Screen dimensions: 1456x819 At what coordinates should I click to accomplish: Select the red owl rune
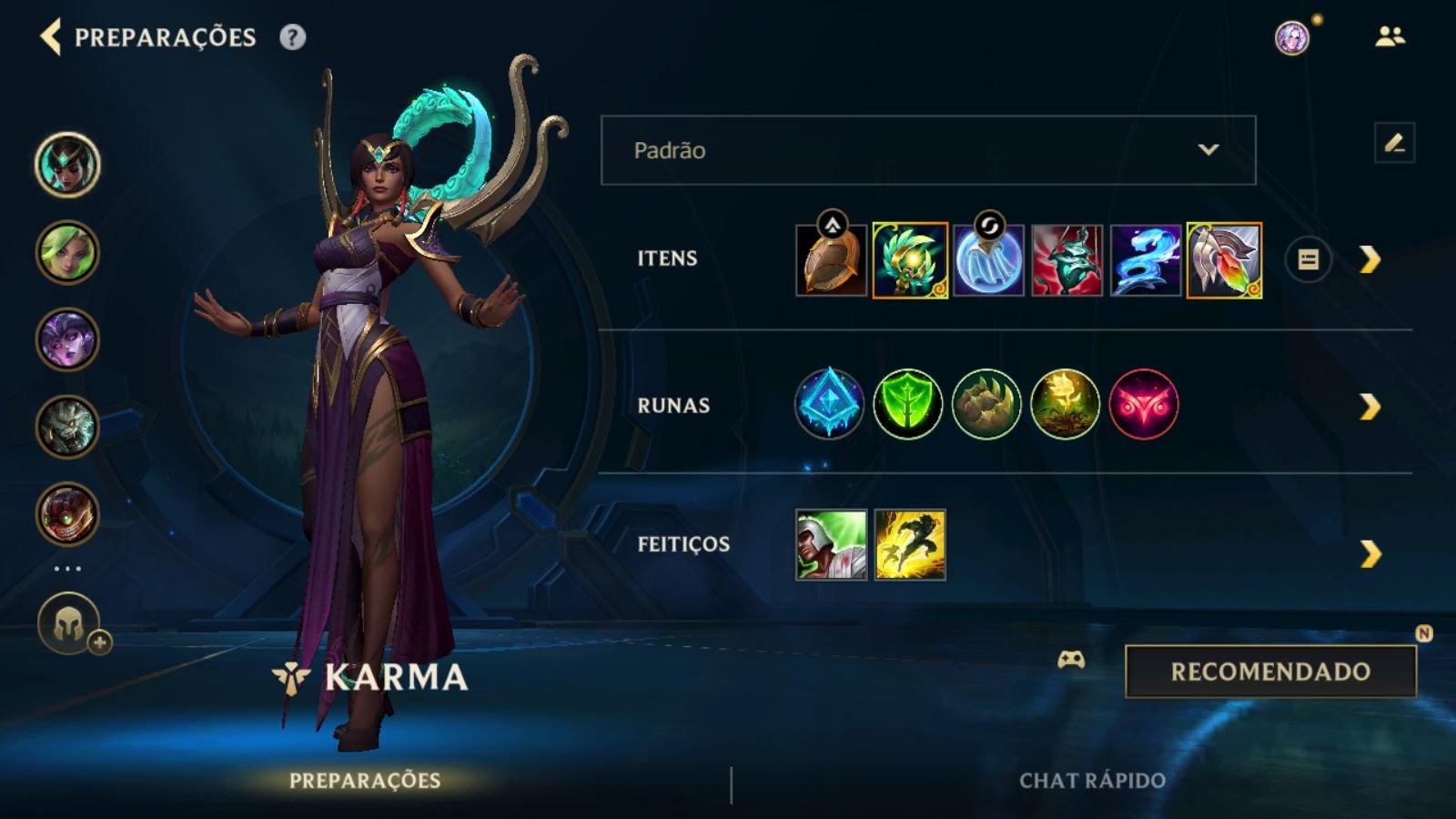point(1143,404)
